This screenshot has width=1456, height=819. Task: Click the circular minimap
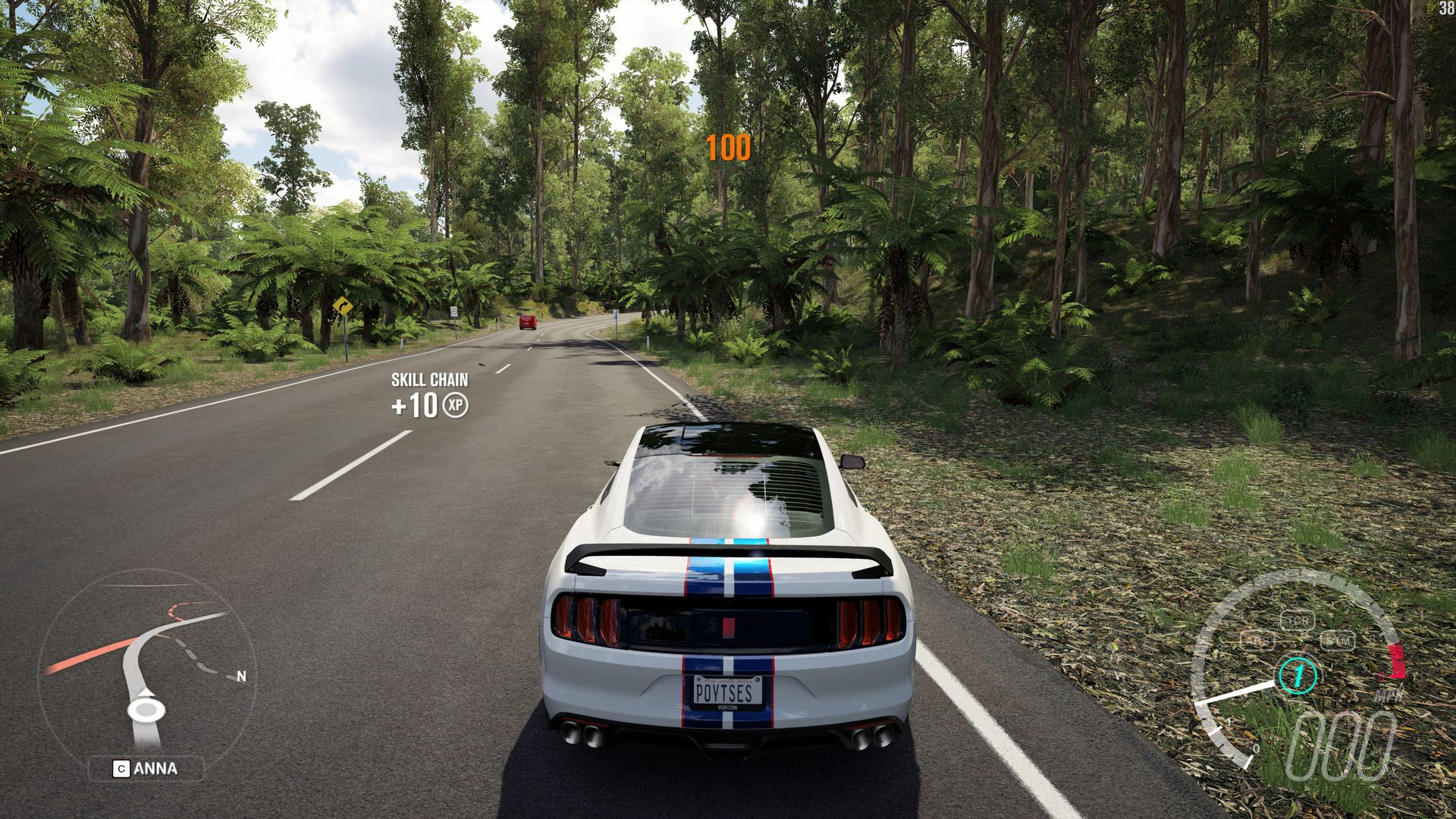(x=147, y=660)
